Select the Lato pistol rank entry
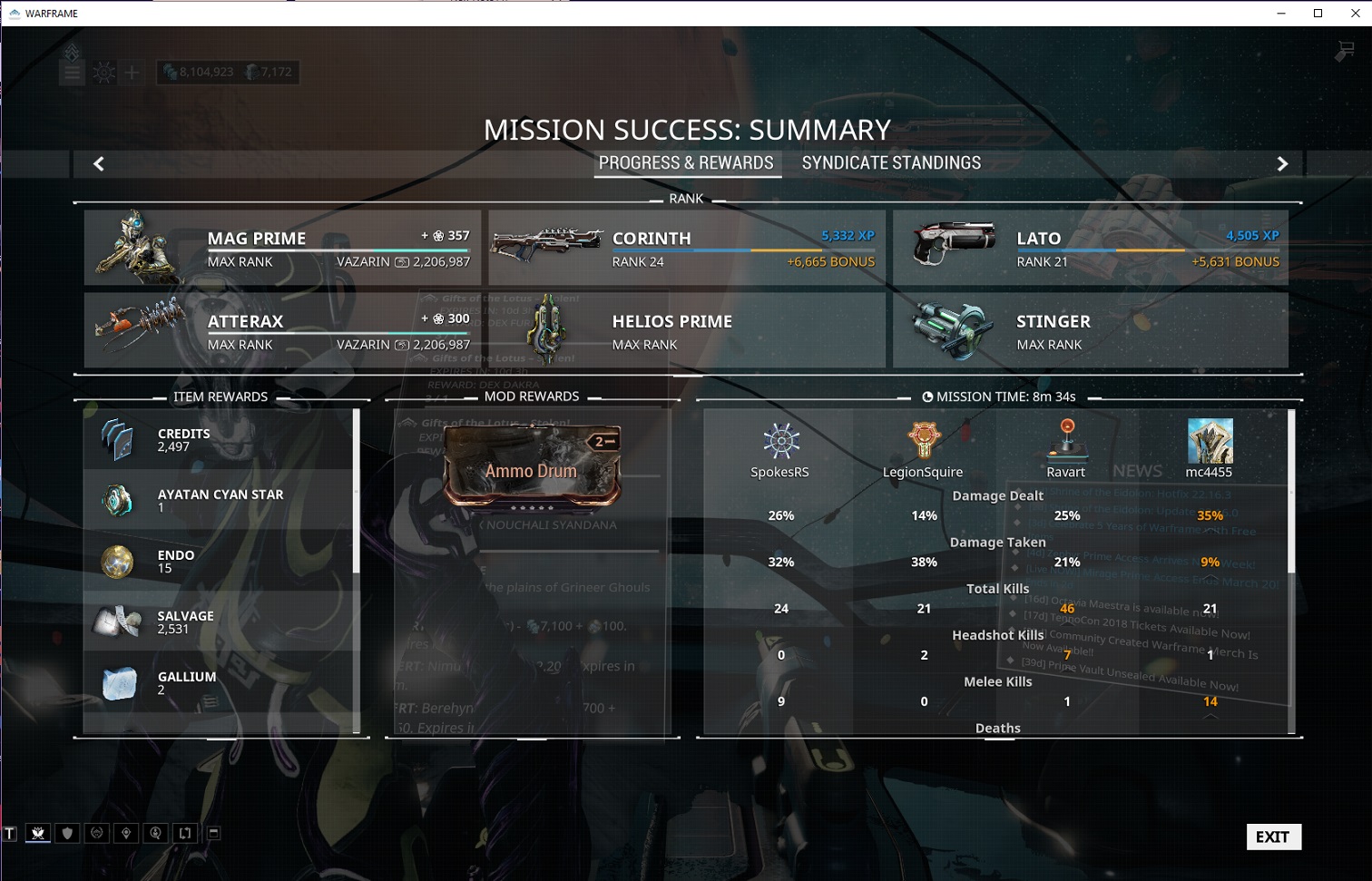 pos(1090,248)
